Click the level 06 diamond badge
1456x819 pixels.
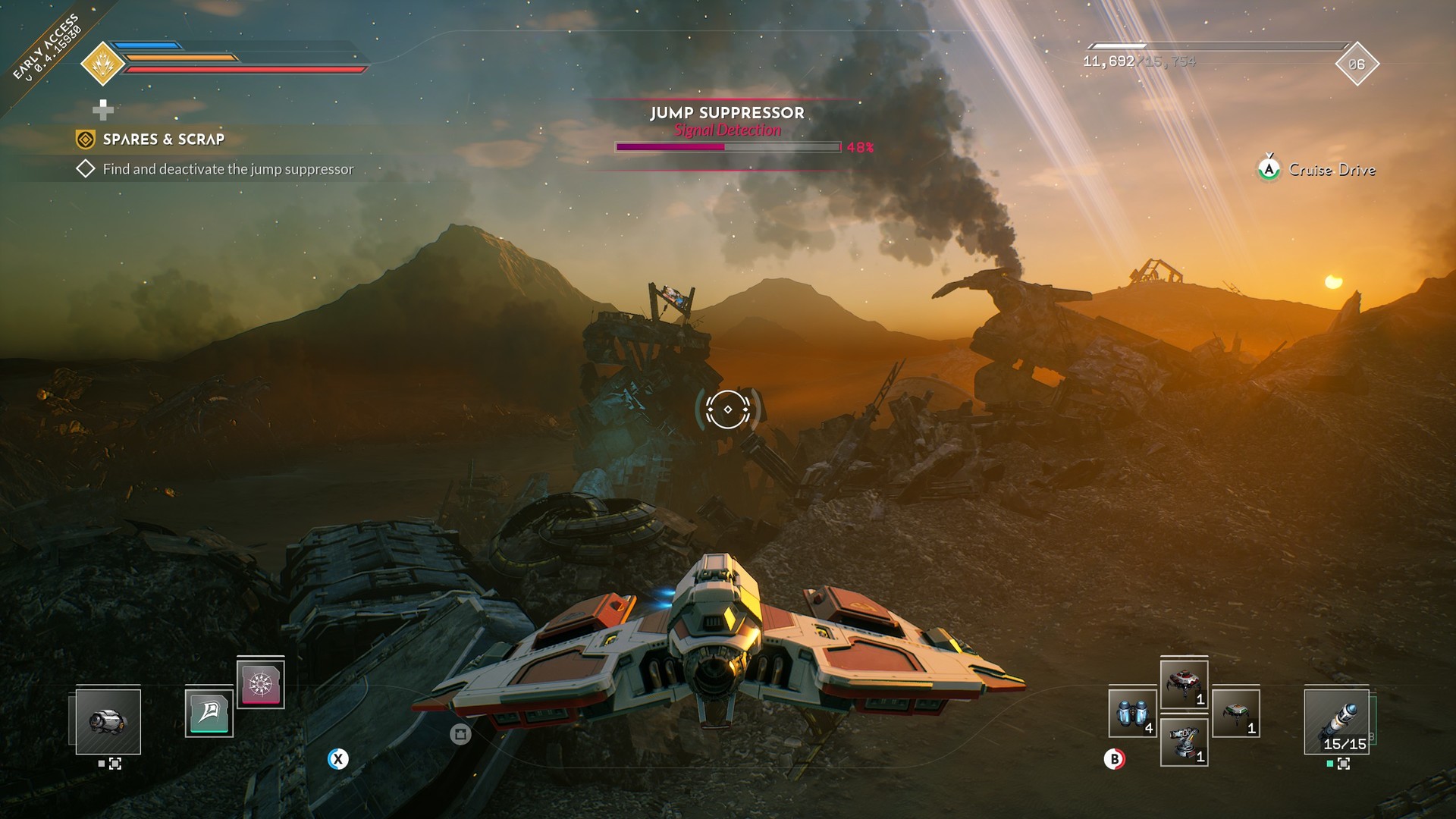click(x=1356, y=64)
